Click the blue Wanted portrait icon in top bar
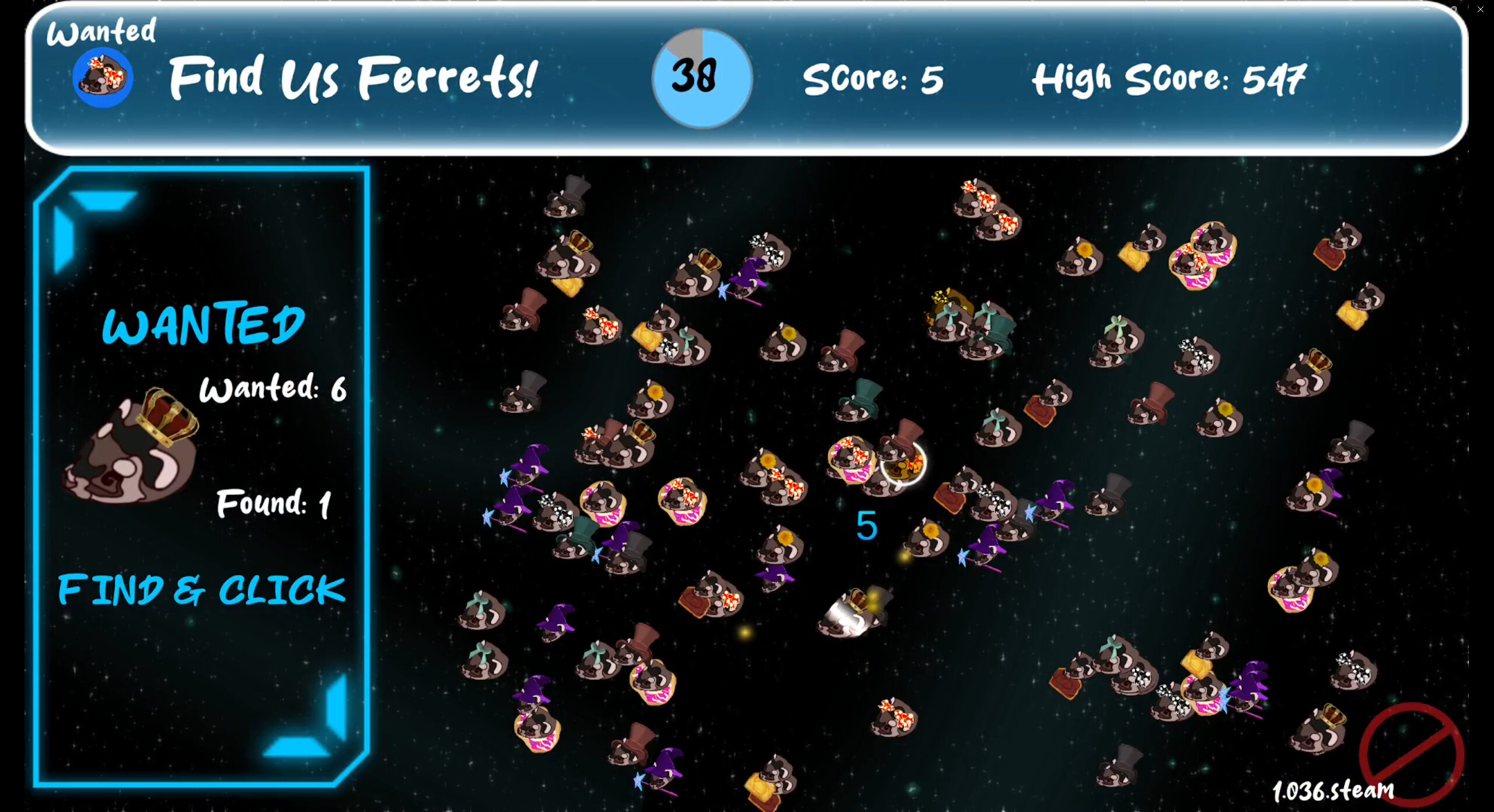This screenshot has width=1494, height=812. pyautogui.click(x=103, y=76)
